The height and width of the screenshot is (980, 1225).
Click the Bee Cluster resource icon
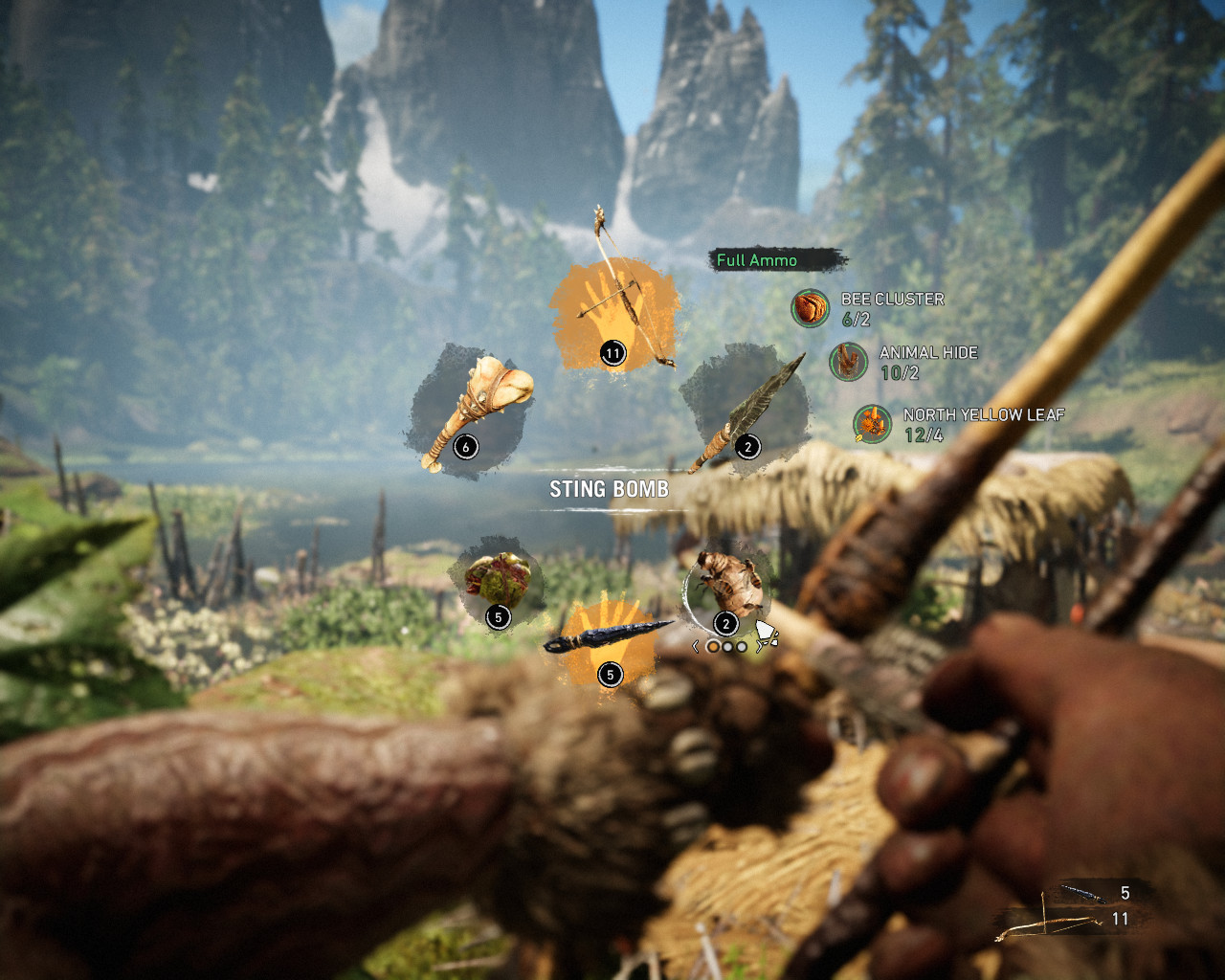coord(809,309)
